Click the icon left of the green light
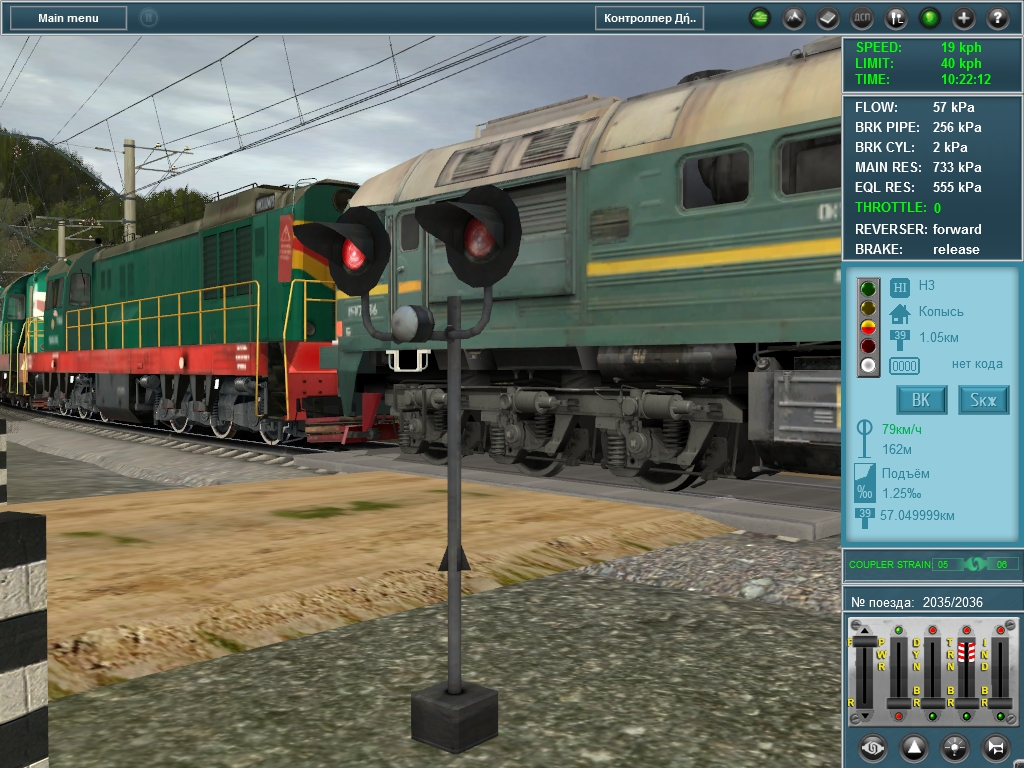 897,18
